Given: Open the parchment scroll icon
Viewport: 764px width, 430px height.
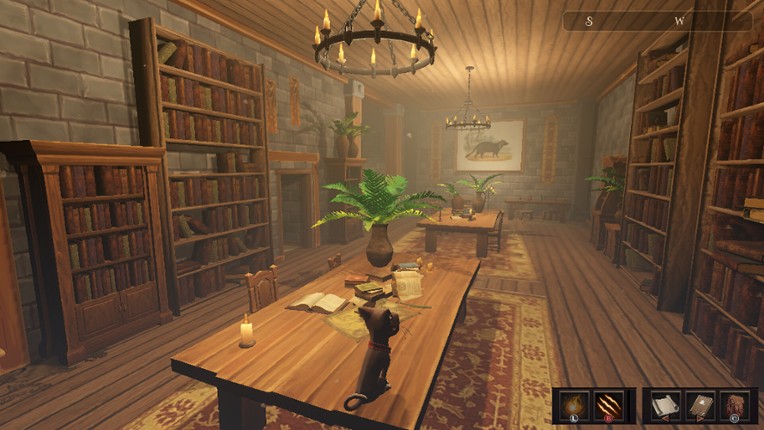Looking at the screenshot, I should point(664,405).
